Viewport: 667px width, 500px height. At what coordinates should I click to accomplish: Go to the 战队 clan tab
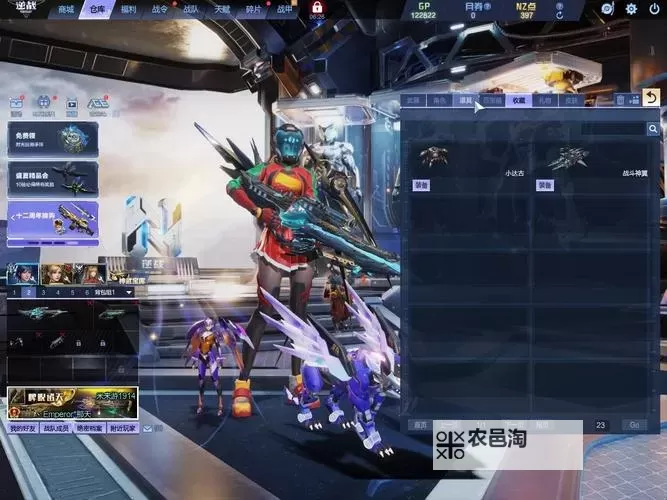click(x=191, y=9)
